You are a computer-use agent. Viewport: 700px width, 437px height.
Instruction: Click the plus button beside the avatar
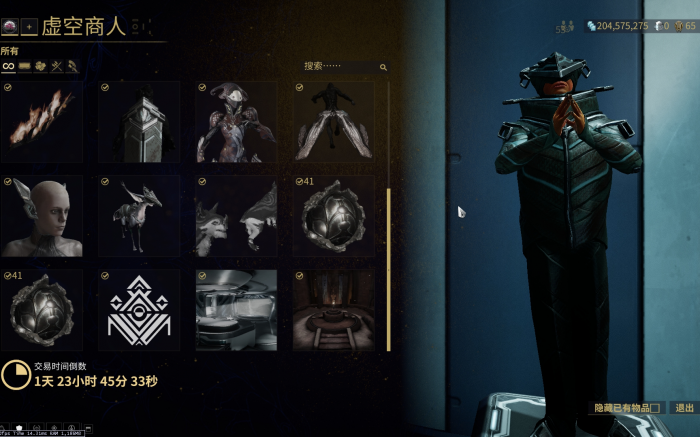[x=28, y=25]
